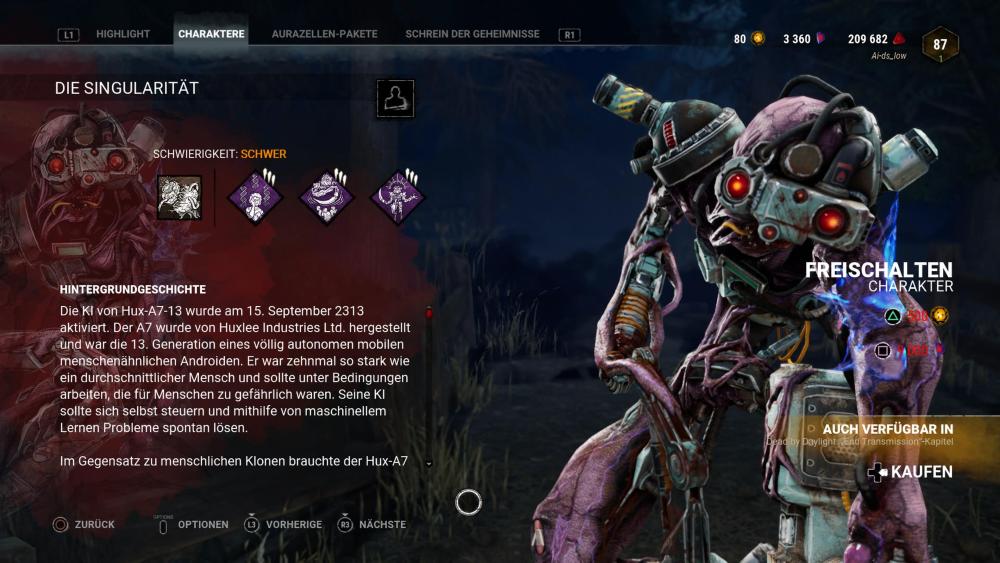
Task: Choose Kaufen to buy the chapter
Action: coord(910,472)
